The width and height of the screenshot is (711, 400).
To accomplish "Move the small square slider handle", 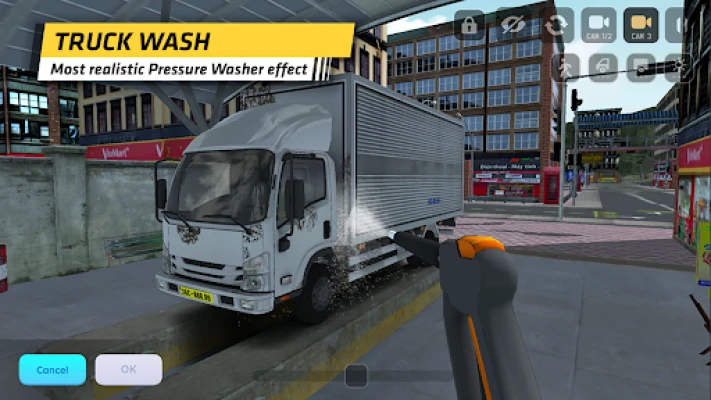I will point(356,375).
